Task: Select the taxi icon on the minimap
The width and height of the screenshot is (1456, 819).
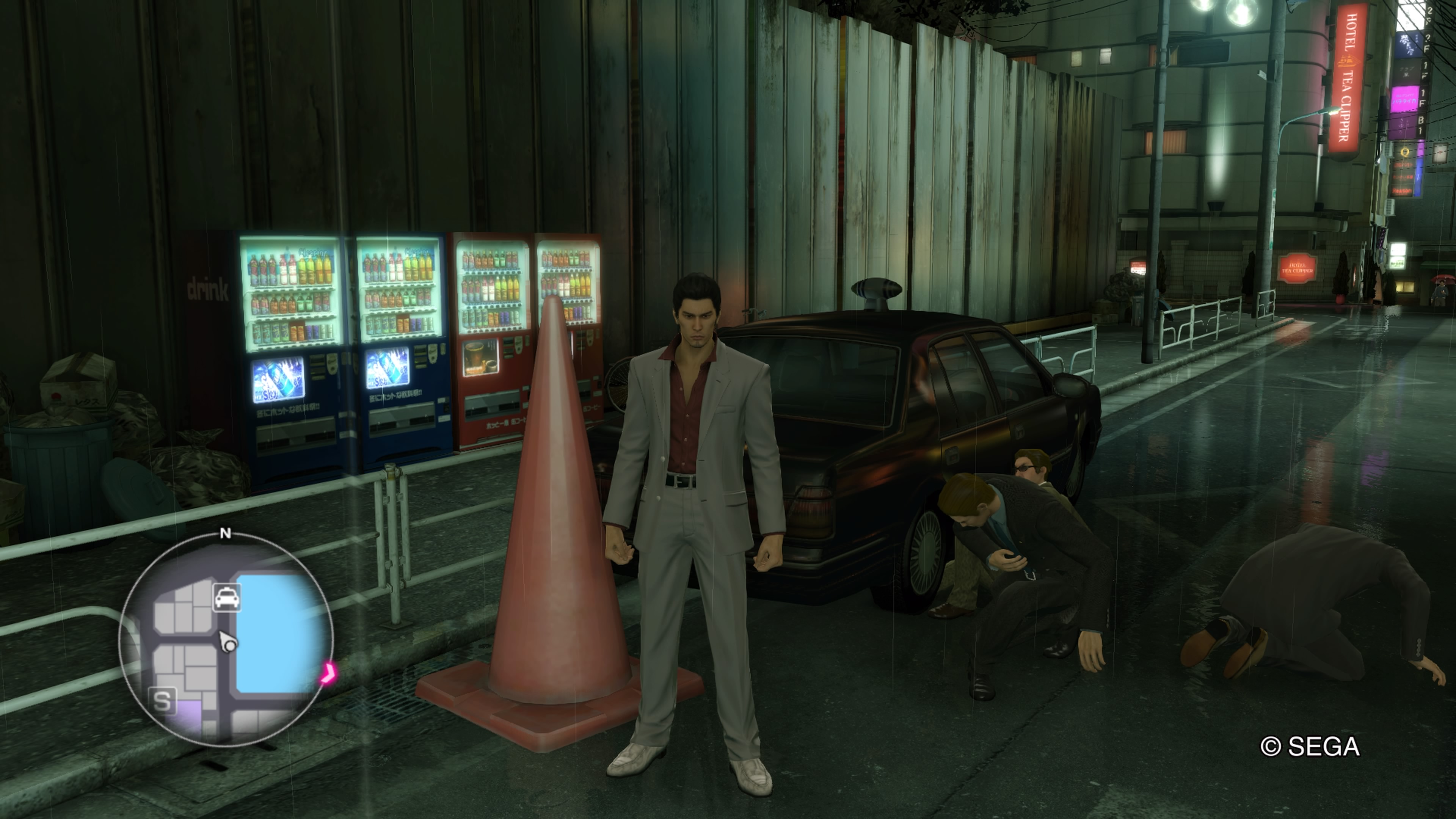Action: click(x=227, y=598)
